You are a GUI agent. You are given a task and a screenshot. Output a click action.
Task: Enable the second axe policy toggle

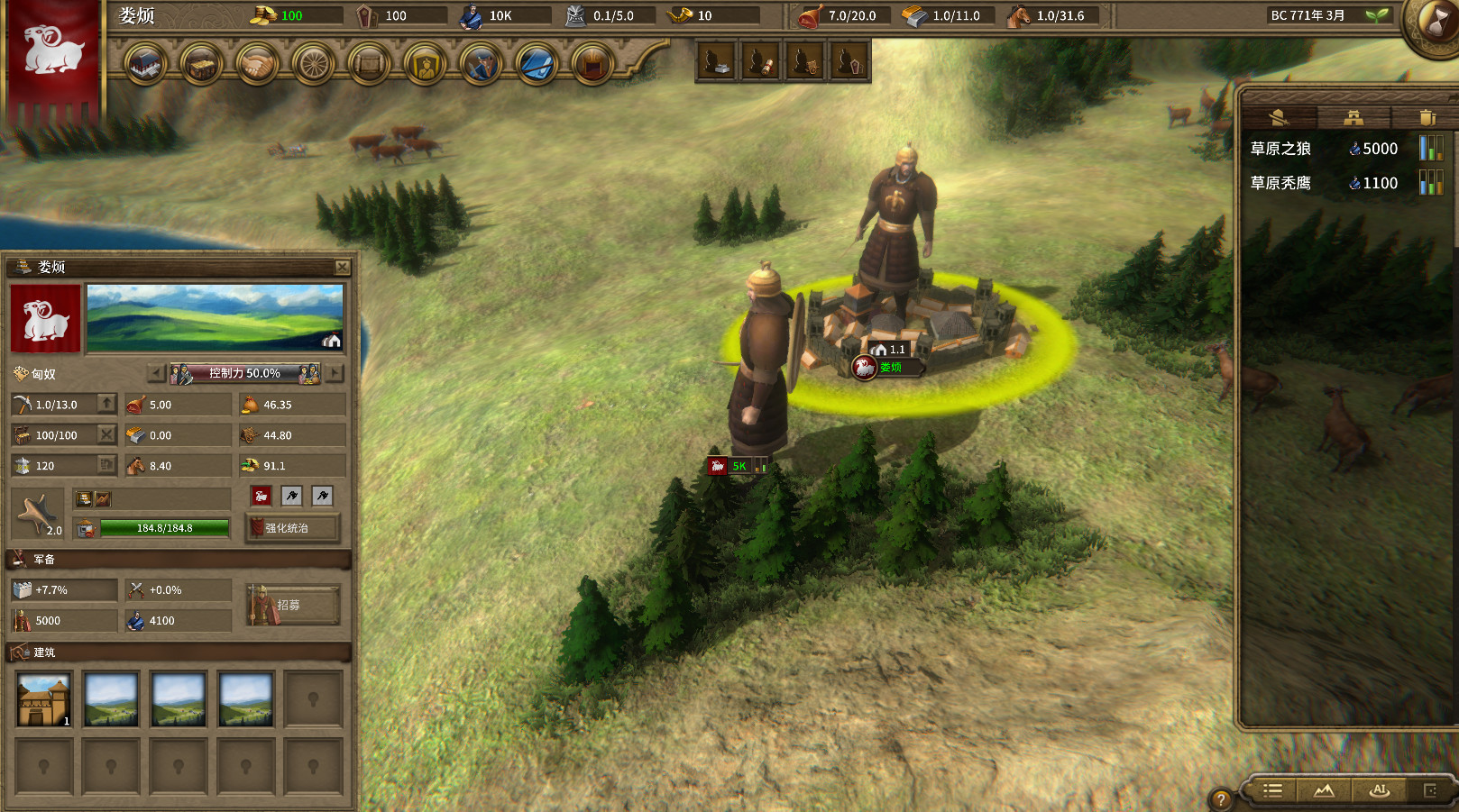point(321,496)
